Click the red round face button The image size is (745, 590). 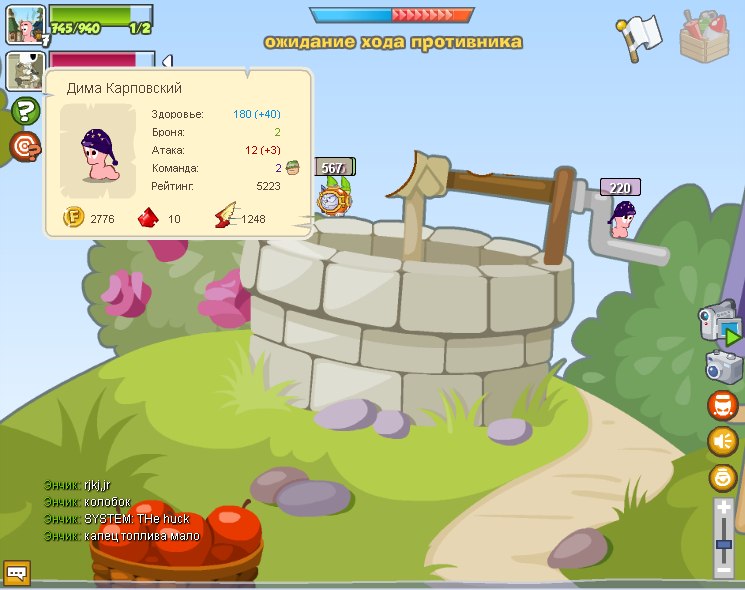click(723, 406)
